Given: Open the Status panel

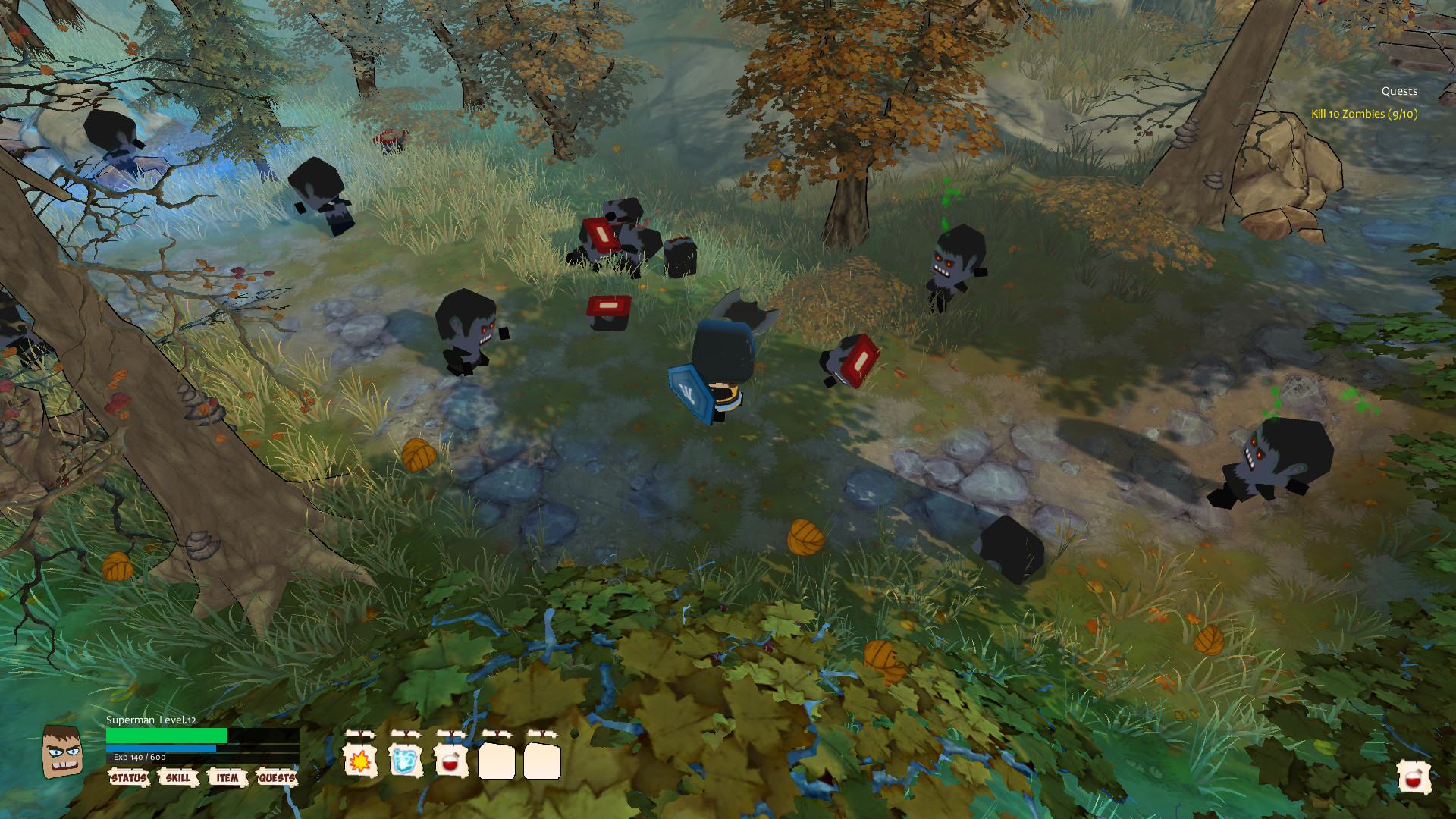Looking at the screenshot, I should tap(129, 778).
